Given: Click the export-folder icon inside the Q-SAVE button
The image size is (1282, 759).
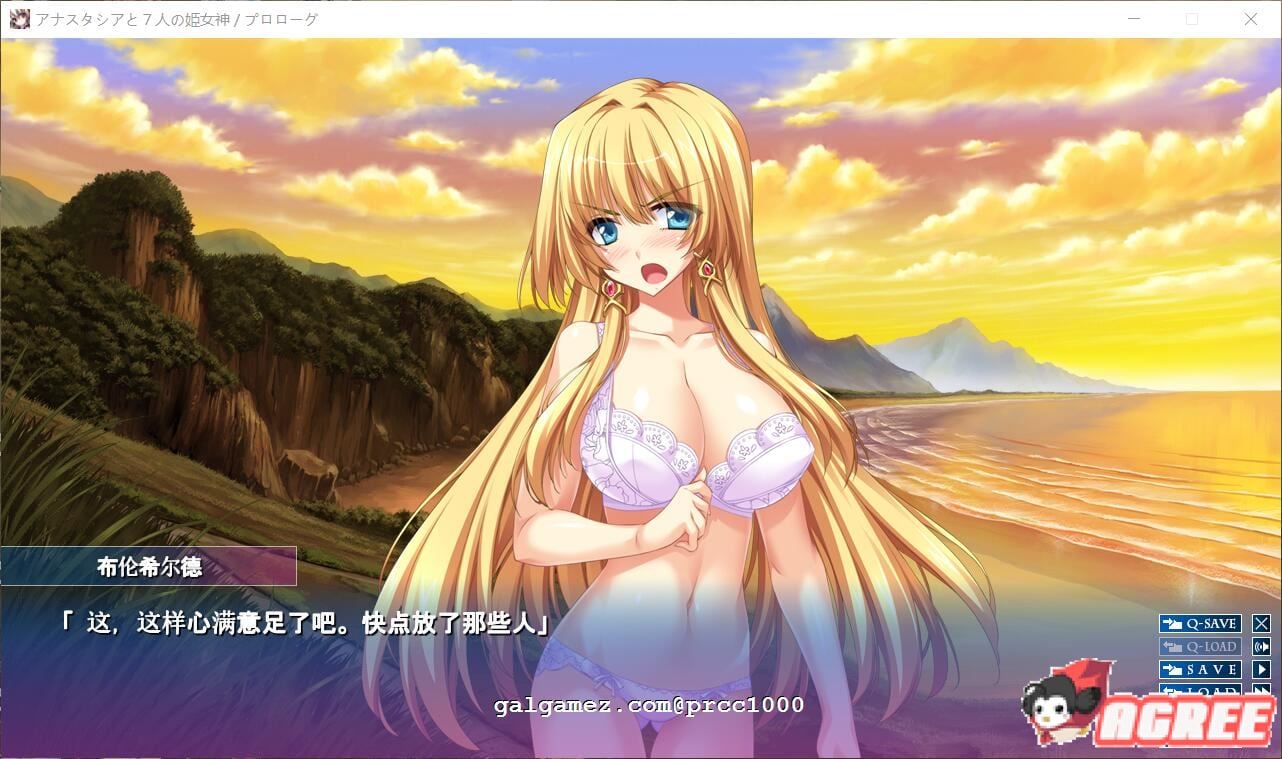Looking at the screenshot, I should click(x=1172, y=623).
